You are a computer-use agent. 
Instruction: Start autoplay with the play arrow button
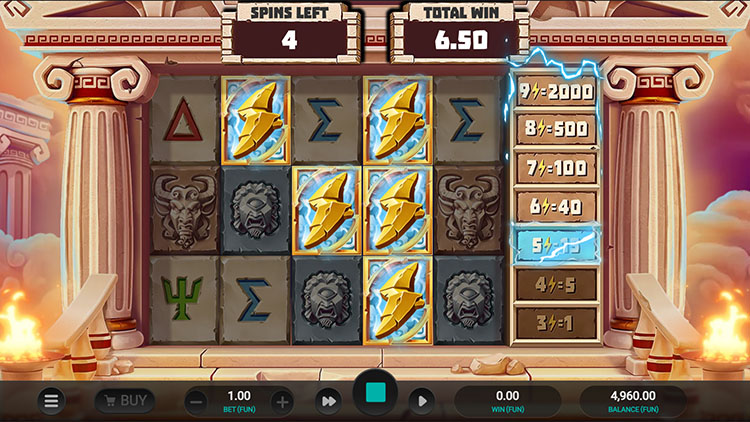(422, 401)
